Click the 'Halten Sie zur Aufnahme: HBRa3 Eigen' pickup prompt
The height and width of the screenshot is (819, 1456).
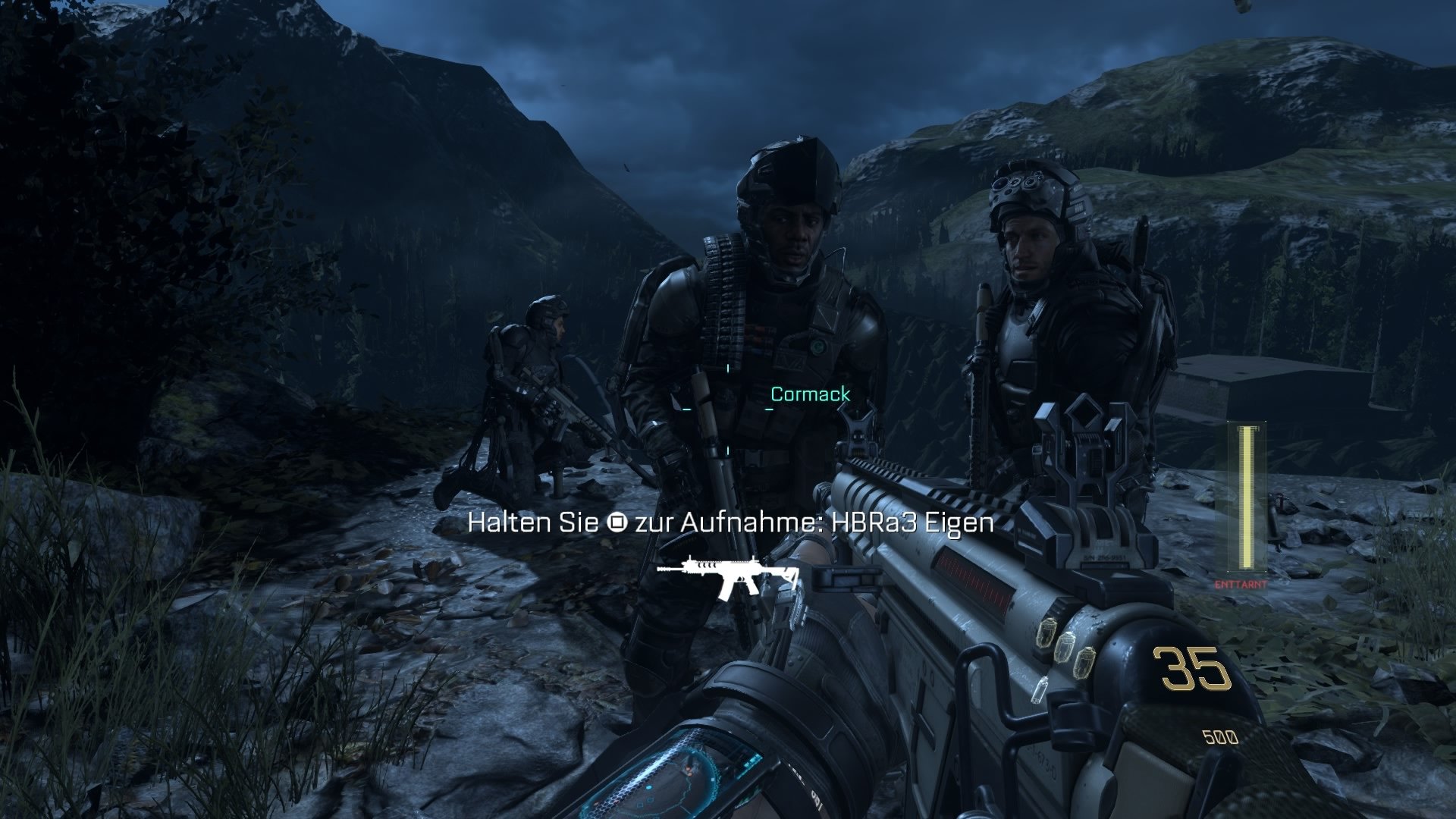coord(732,523)
